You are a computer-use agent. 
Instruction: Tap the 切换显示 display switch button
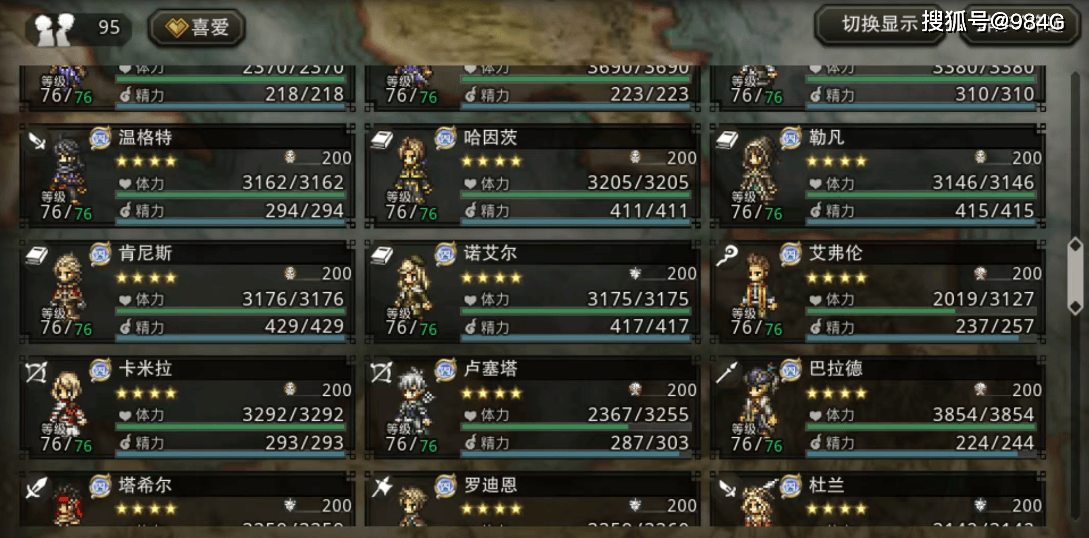880,24
